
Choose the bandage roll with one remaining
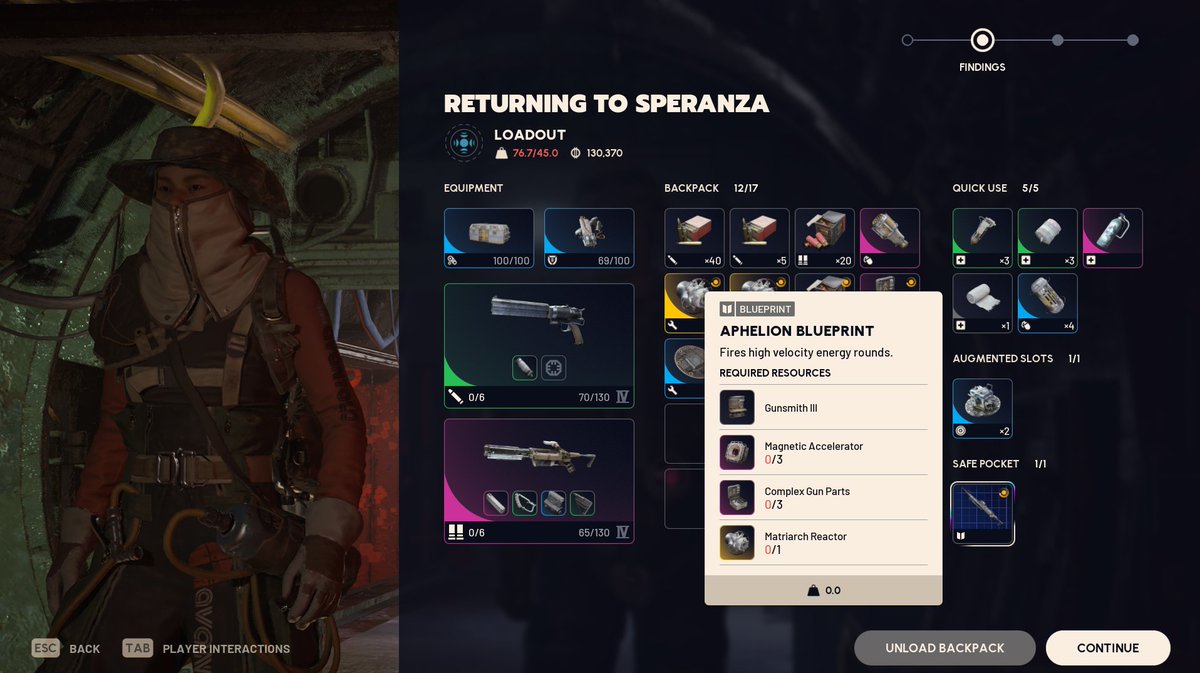click(982, 303)
